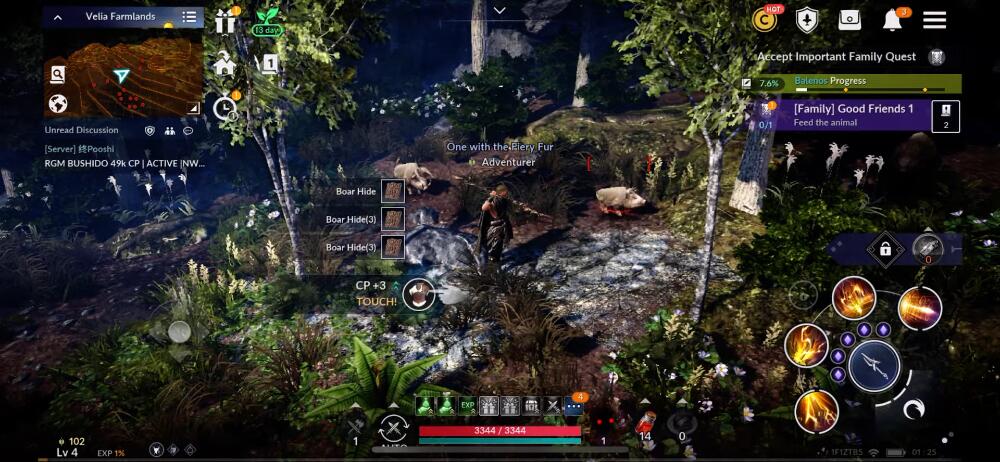The image size is (1000, 462).
Task: Open the world map globe icon
Action: [58, 103]
